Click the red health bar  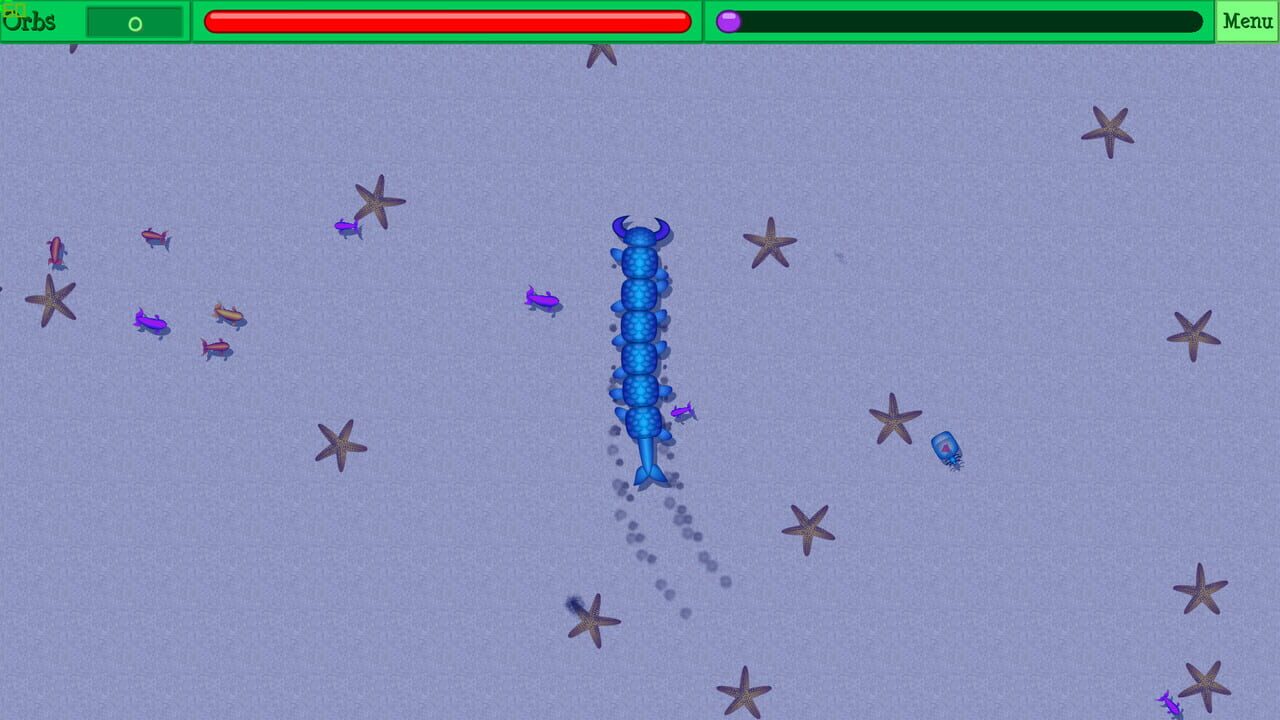[x=445, y=20]
